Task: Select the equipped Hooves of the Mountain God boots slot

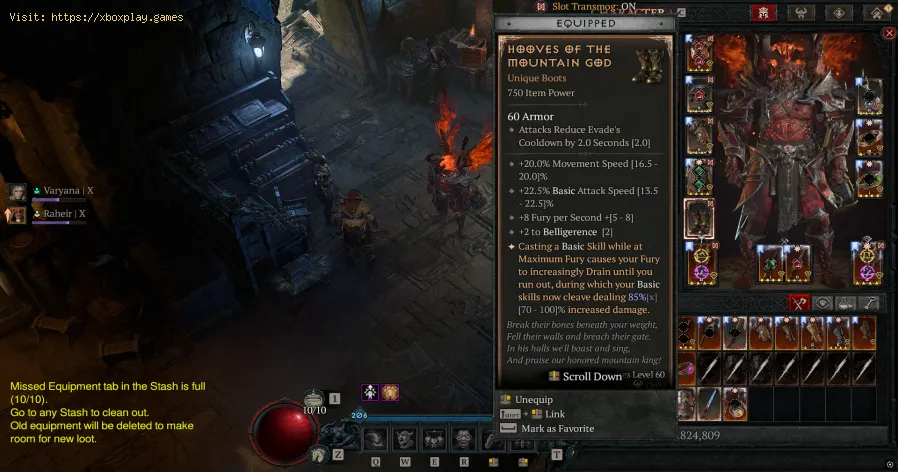Action: pyautogui.click(x=699, y=218)
